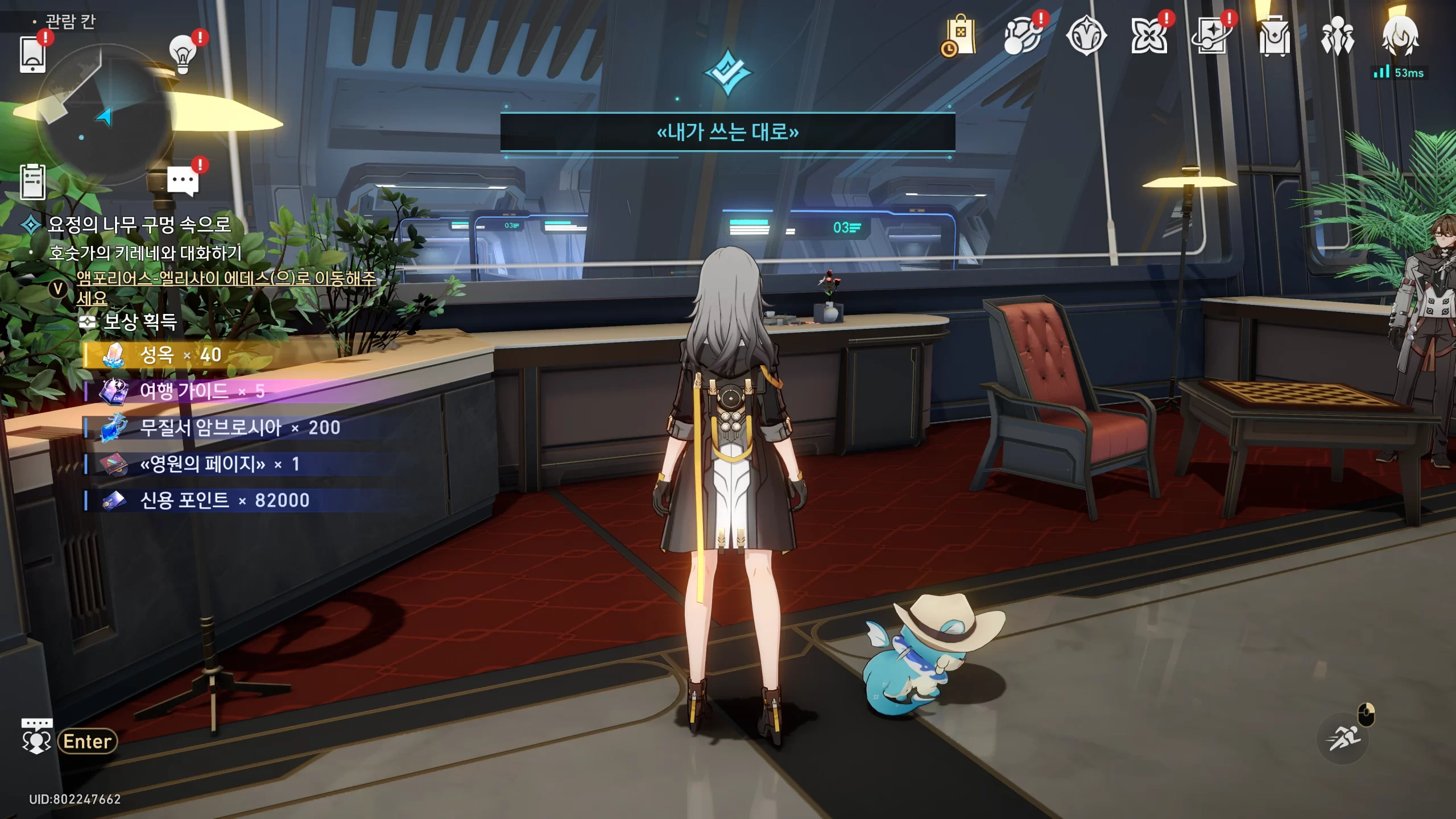Open the mission clipboard icon
Viewport: 1456px width, 819px height.
click(32, 182)
